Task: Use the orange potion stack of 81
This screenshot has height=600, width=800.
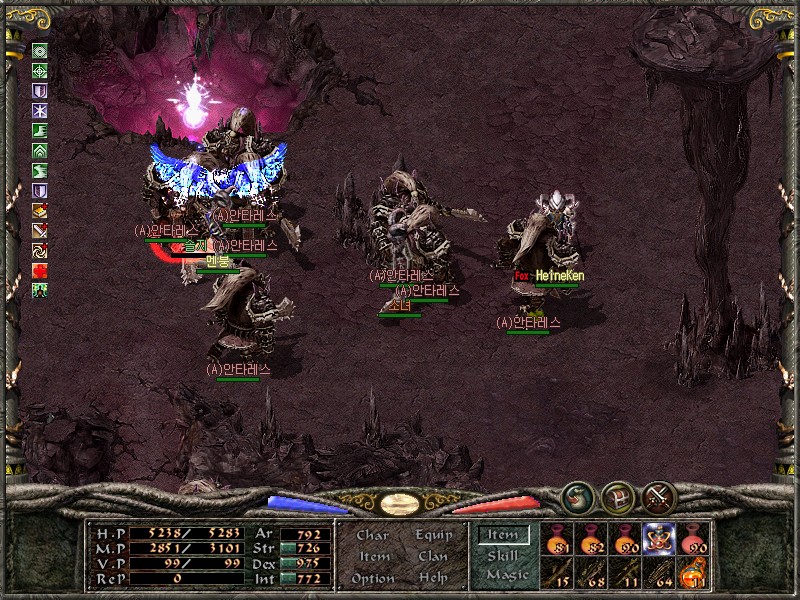Action: (x=557, y=540)
